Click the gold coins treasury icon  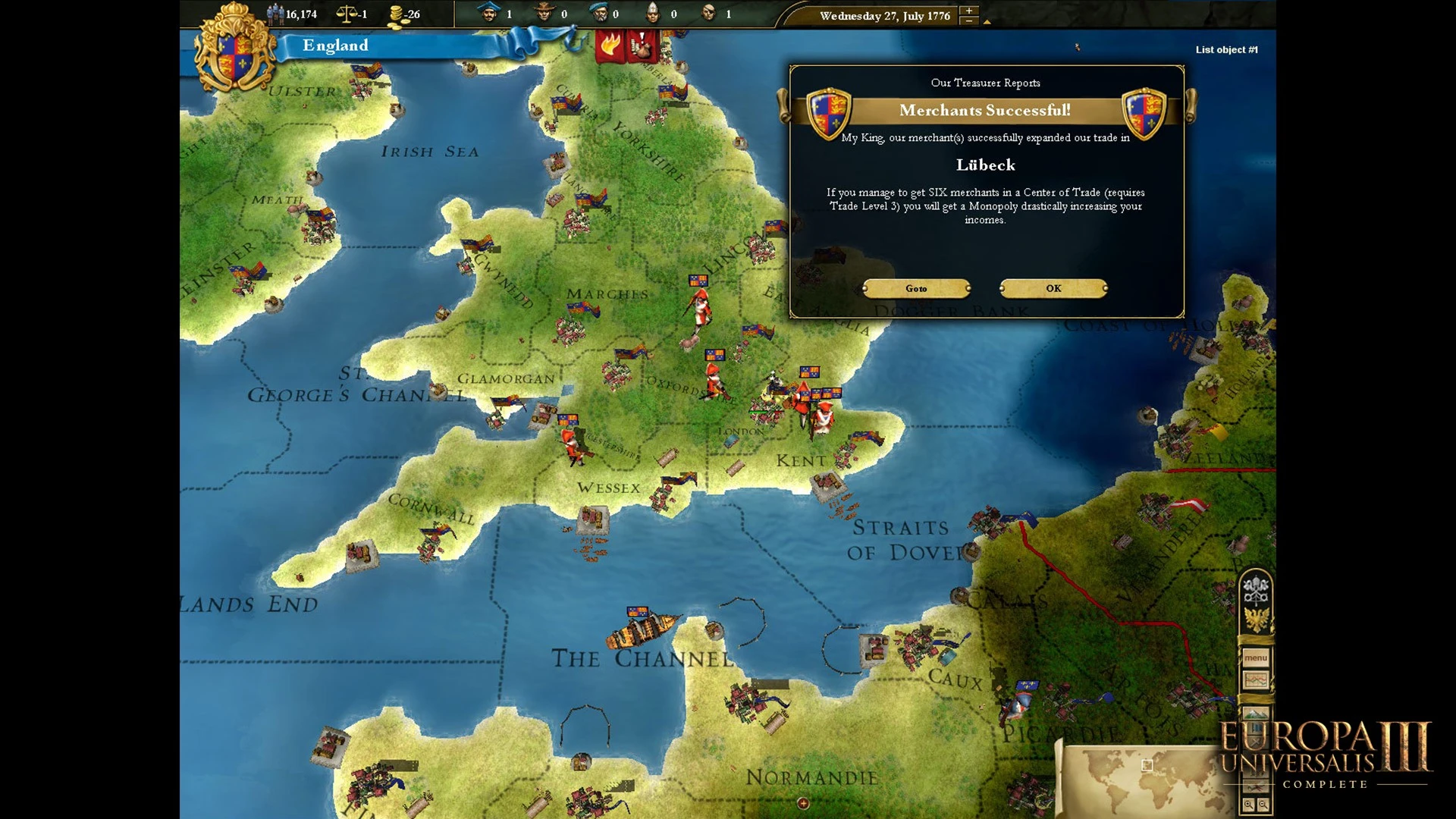pos(396,14)
